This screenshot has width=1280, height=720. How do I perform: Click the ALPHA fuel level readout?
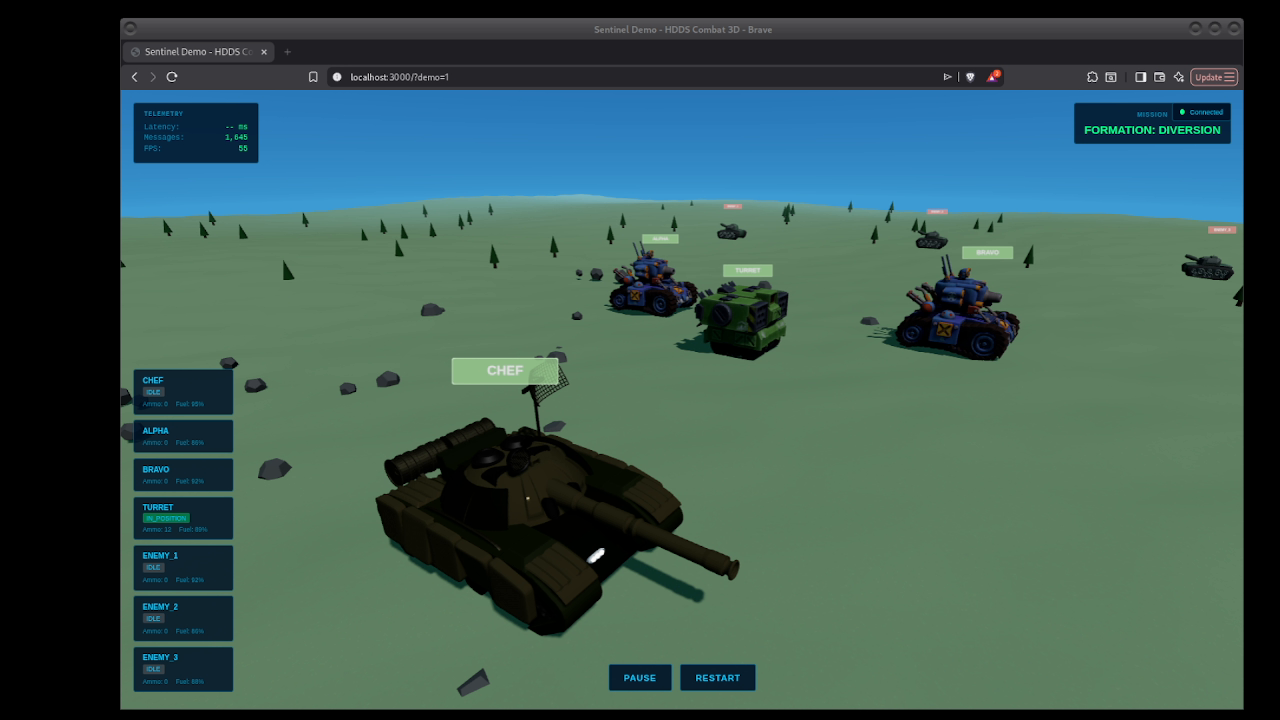(x=189, y=442)
